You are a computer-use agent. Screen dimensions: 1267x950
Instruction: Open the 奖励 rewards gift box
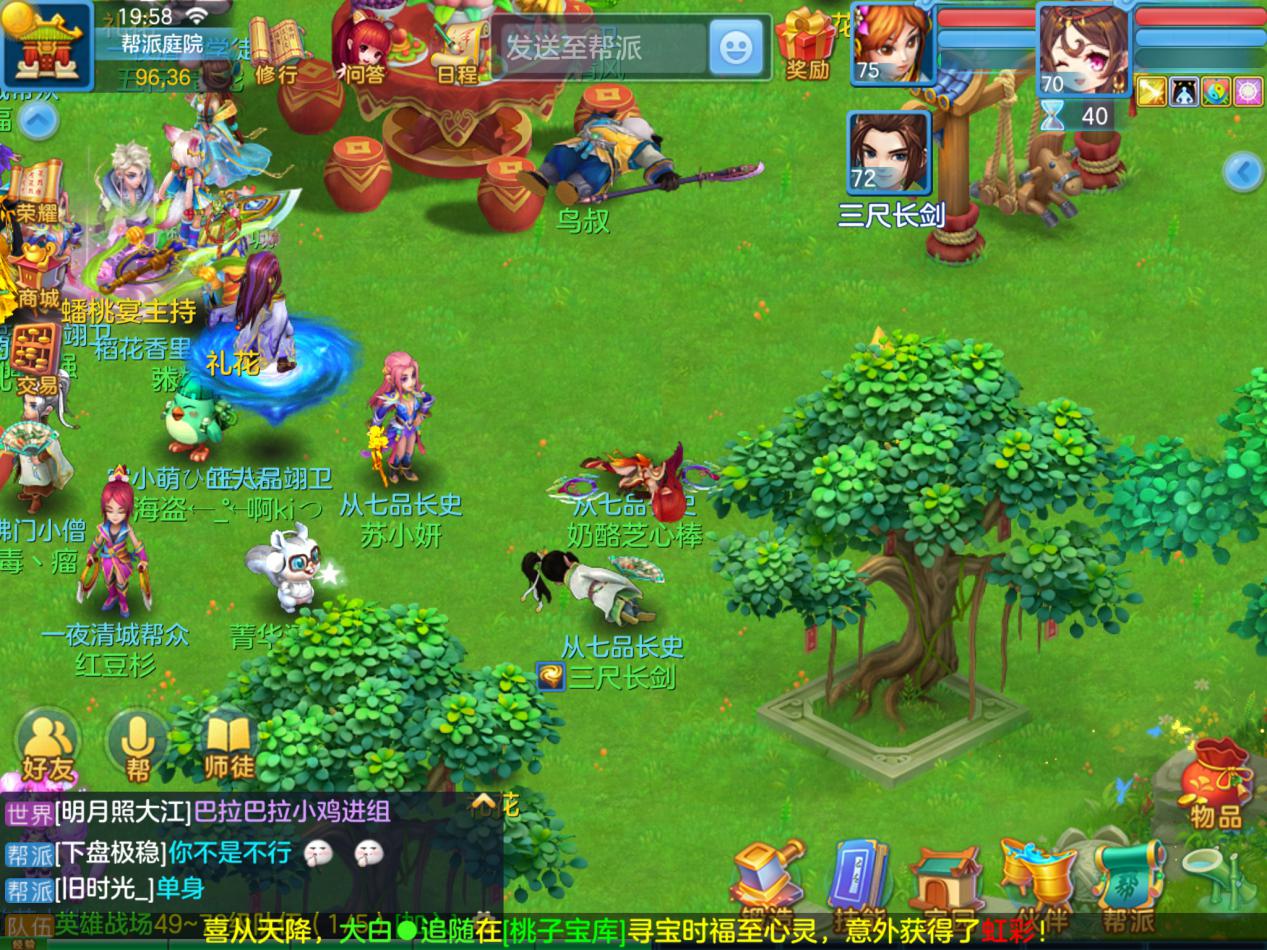coord(807,44)
